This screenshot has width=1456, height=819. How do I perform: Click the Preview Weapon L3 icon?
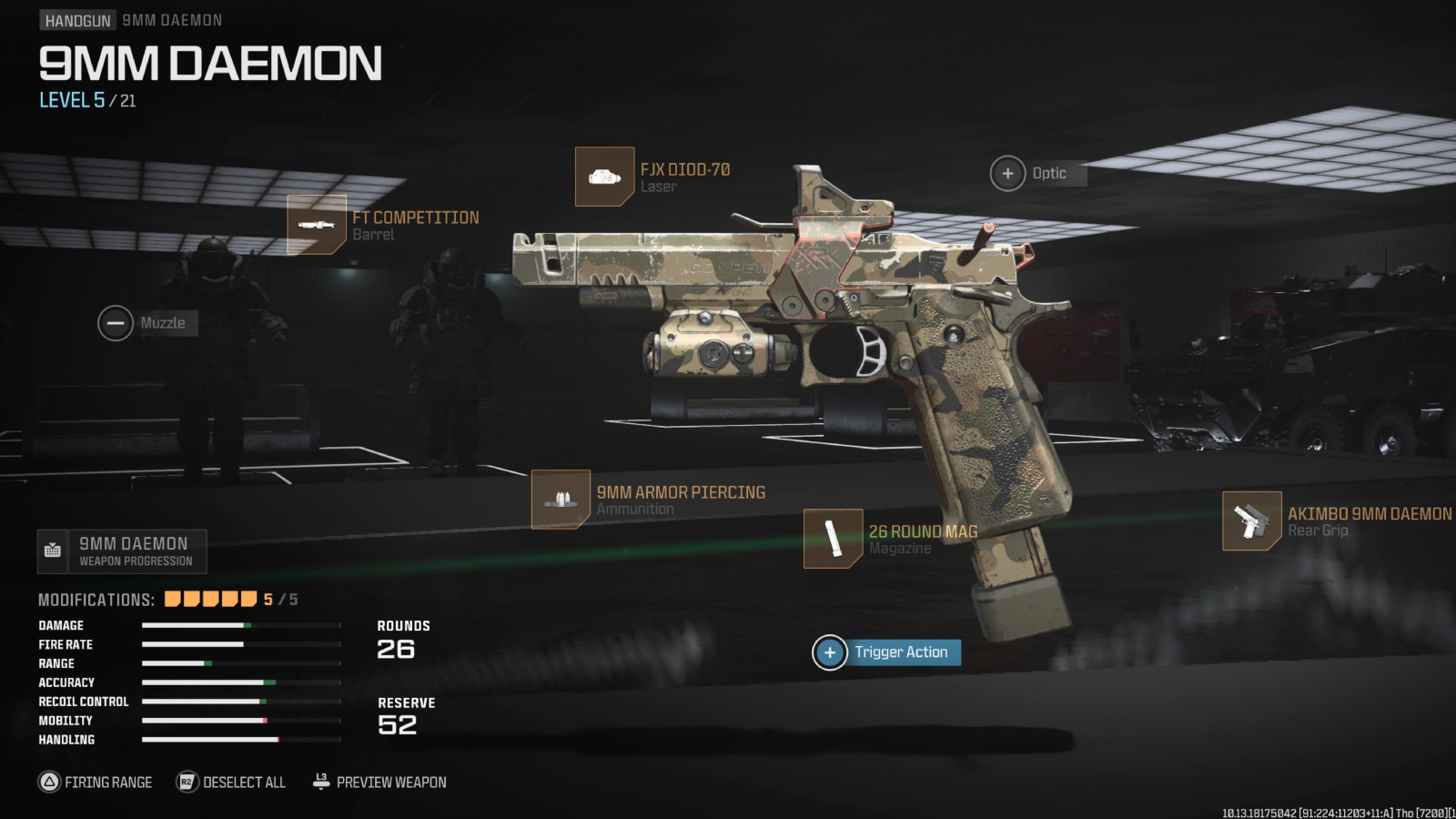319,781
